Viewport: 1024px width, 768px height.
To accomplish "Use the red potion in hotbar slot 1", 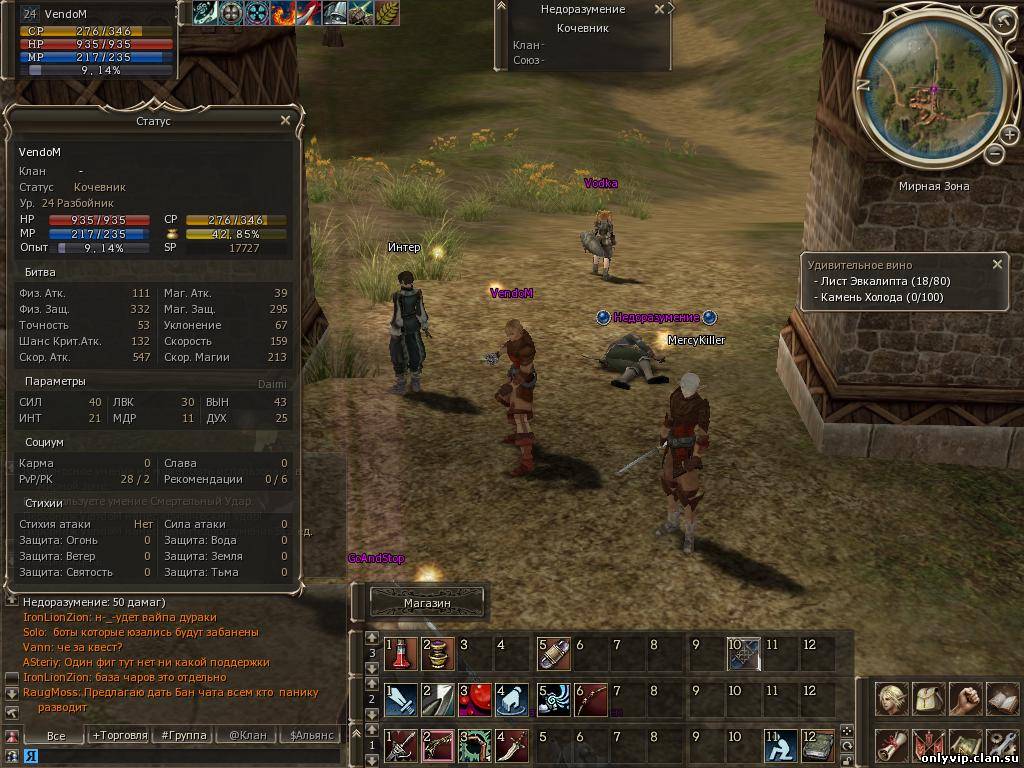I will (401, 653).
